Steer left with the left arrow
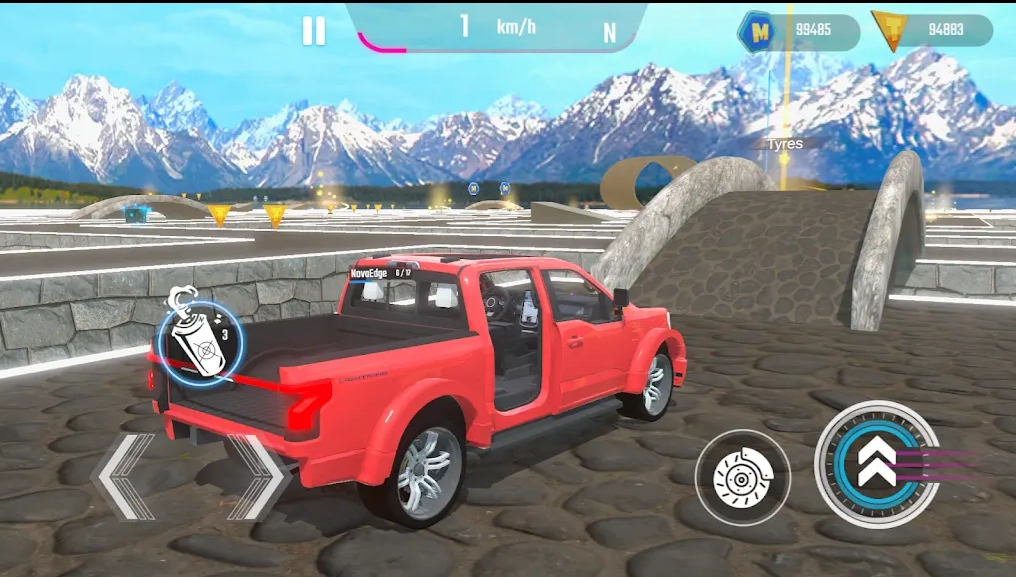Screen dimensions: 1016x577 [x=122, y=477]
